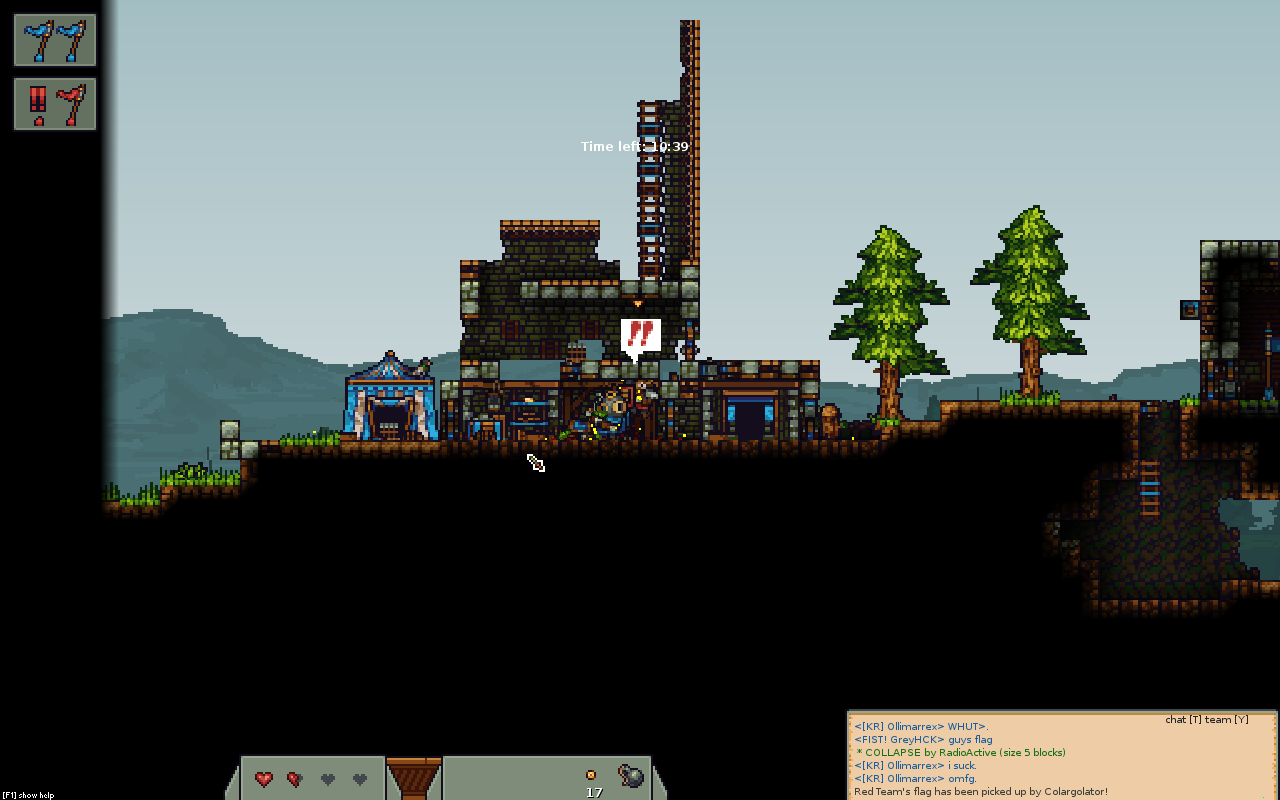The image size is (1280, 800).
Task: Open the chat message box
Action: 1062,756
